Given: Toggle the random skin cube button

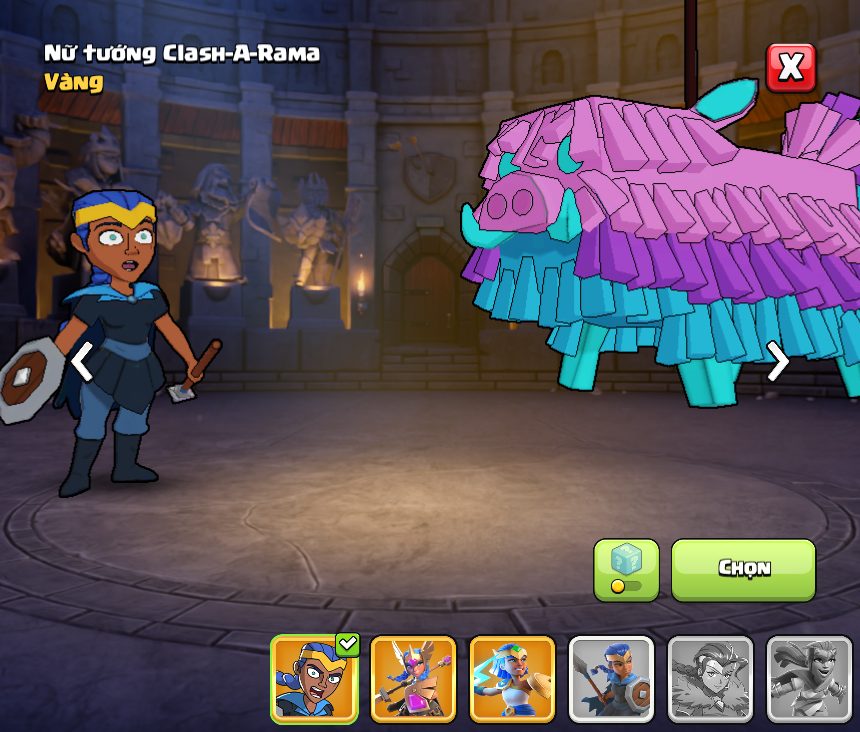Looking at the screenshot, I should click(626, 570).
